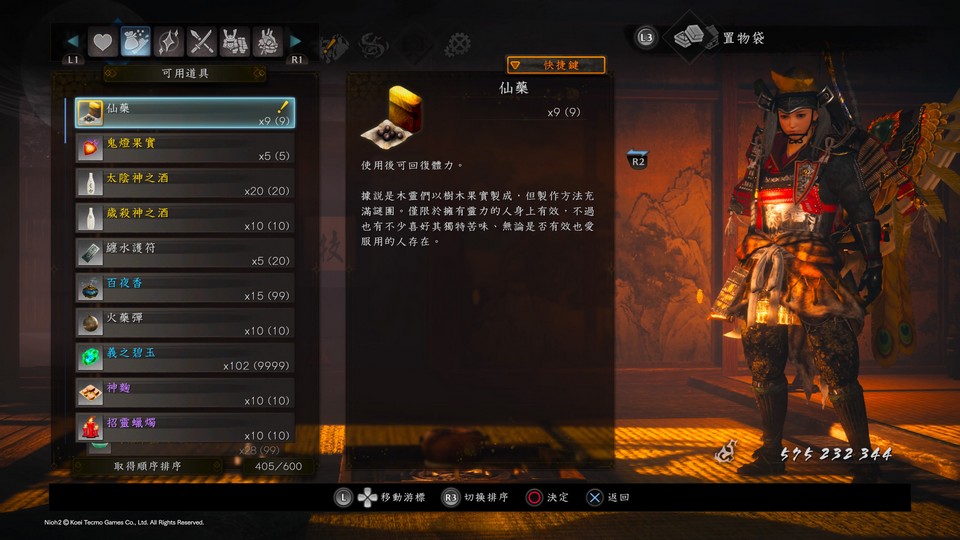Select 太陰神之酒 in the item list
Viewport: 960px width, 540px height.
185,183
